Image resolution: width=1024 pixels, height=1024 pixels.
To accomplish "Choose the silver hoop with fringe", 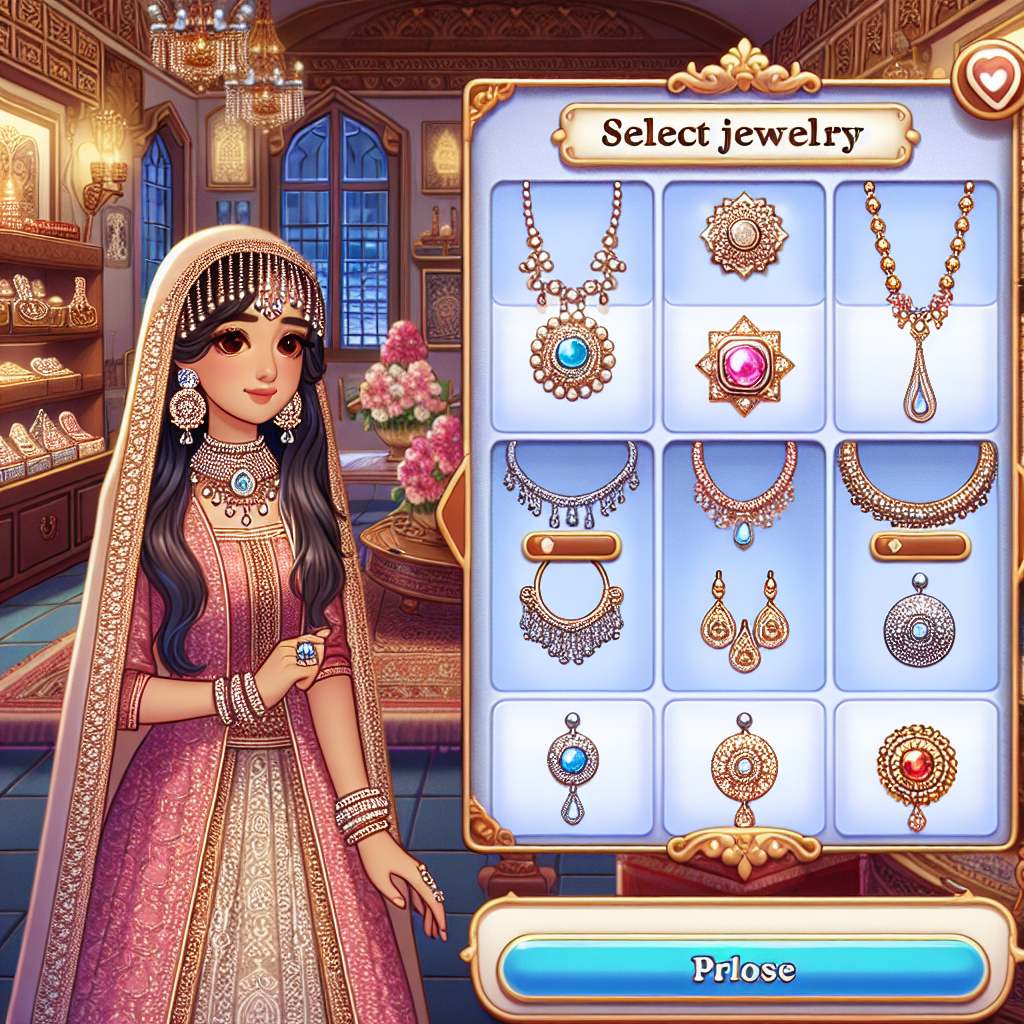I will point(570,612).
